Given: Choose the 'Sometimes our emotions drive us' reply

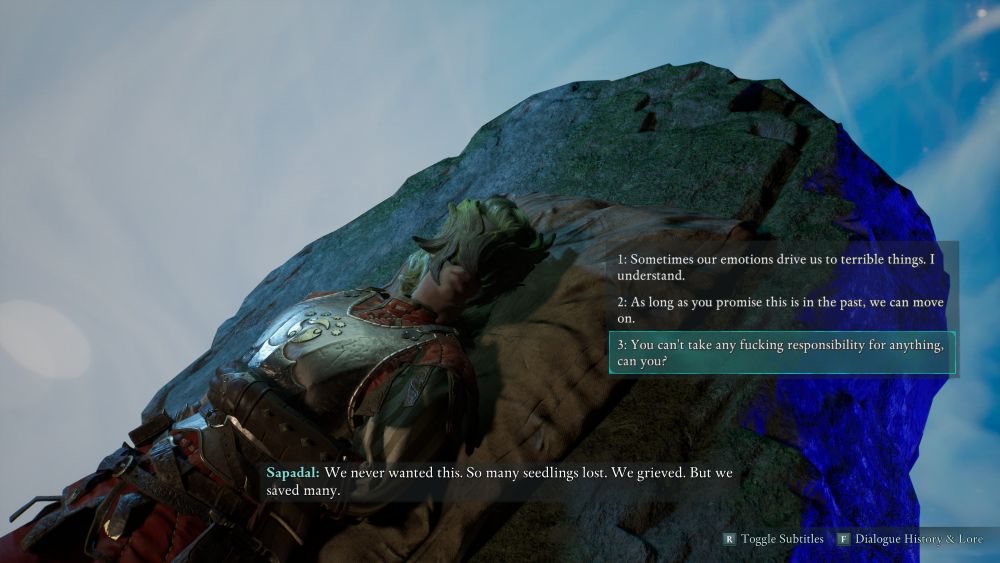Looking at the screenshot, I should coord(780,266).
